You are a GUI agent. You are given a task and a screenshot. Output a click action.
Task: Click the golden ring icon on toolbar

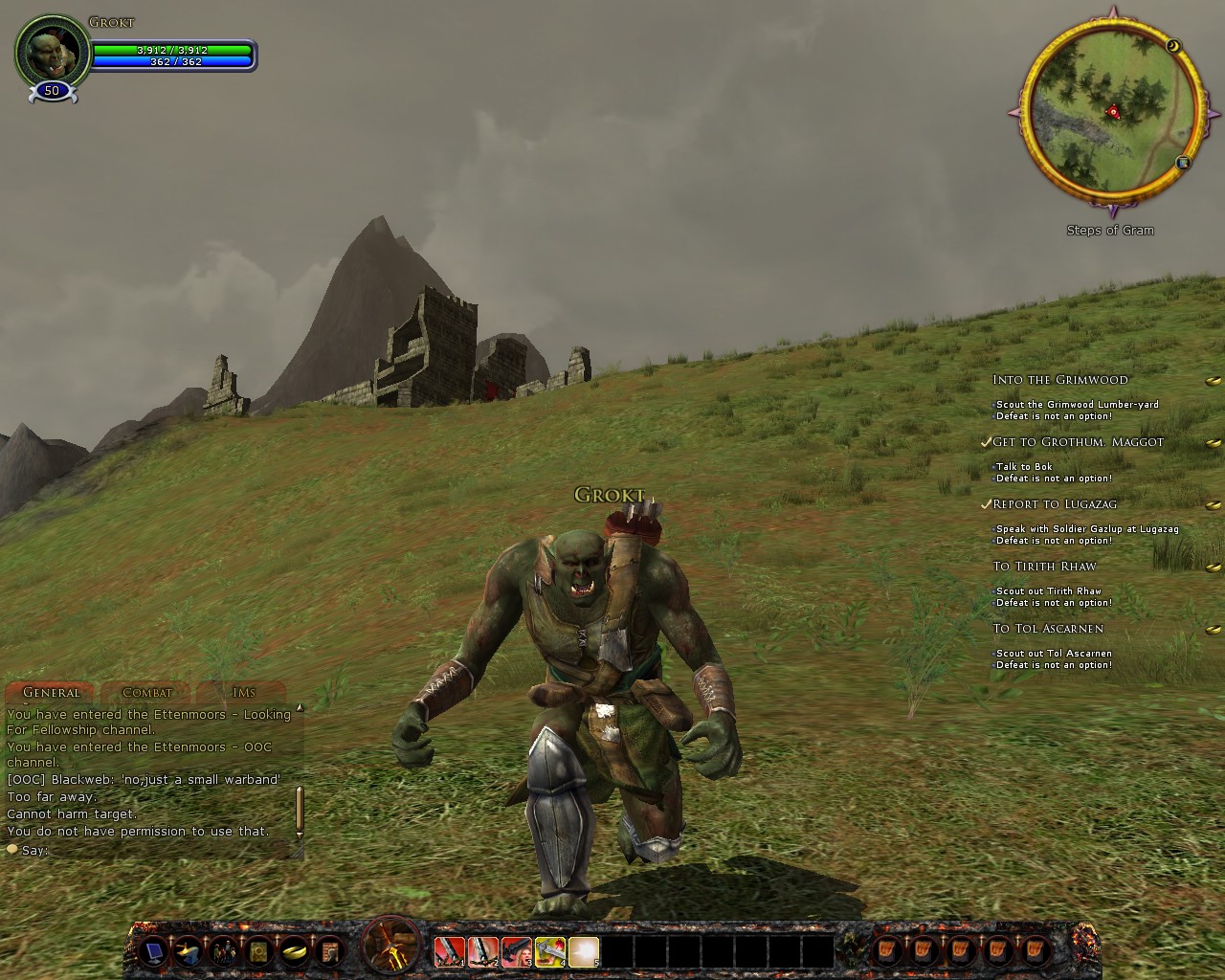(294, 951)
